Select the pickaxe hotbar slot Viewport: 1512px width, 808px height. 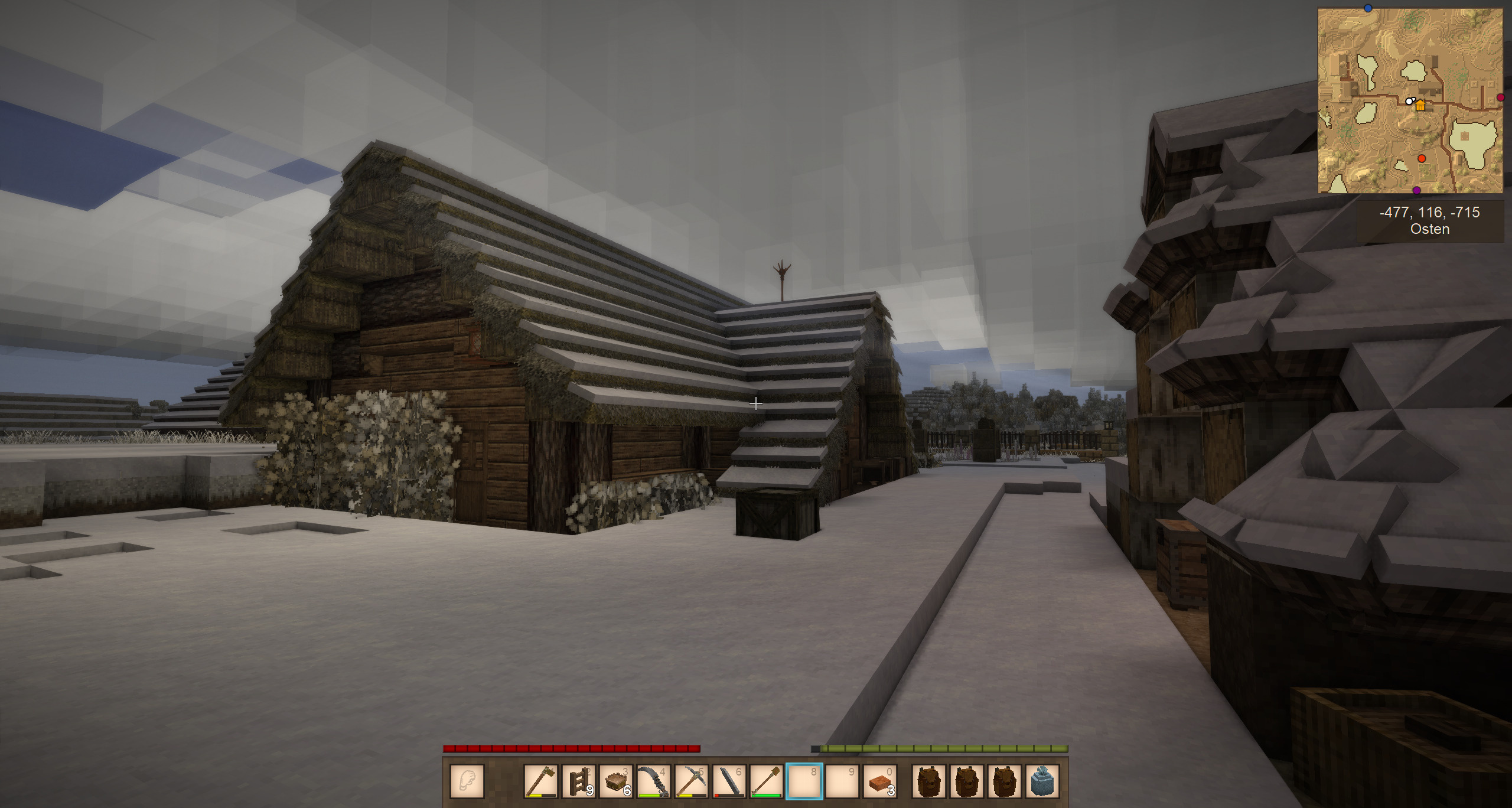pyautogui.click(x=691, y=781)
